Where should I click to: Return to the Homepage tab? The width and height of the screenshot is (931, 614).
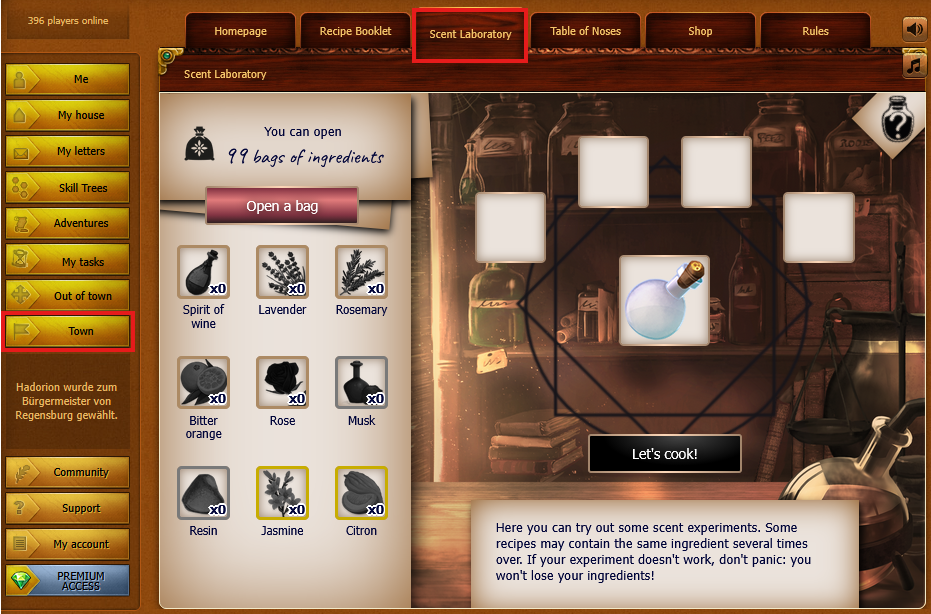(x=240, y=31)
